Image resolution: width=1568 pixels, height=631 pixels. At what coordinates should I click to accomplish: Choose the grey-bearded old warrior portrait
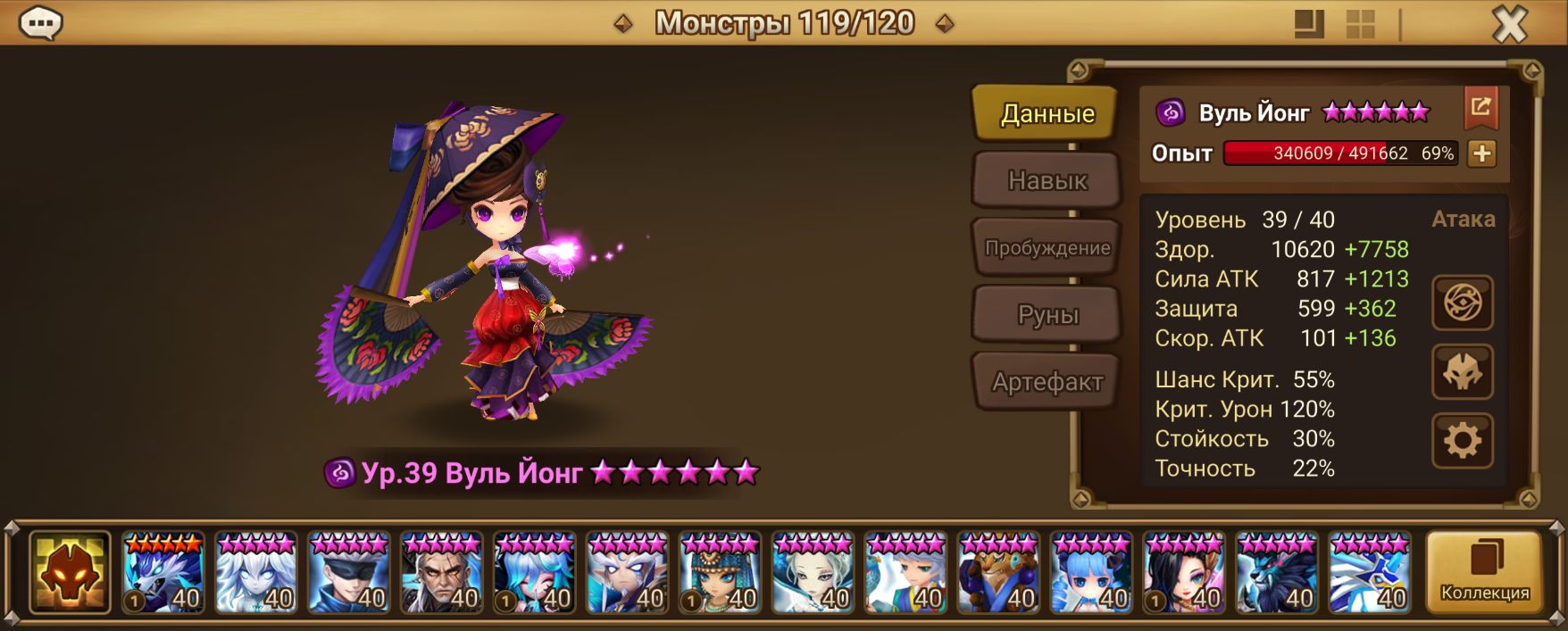coord(442,573)
